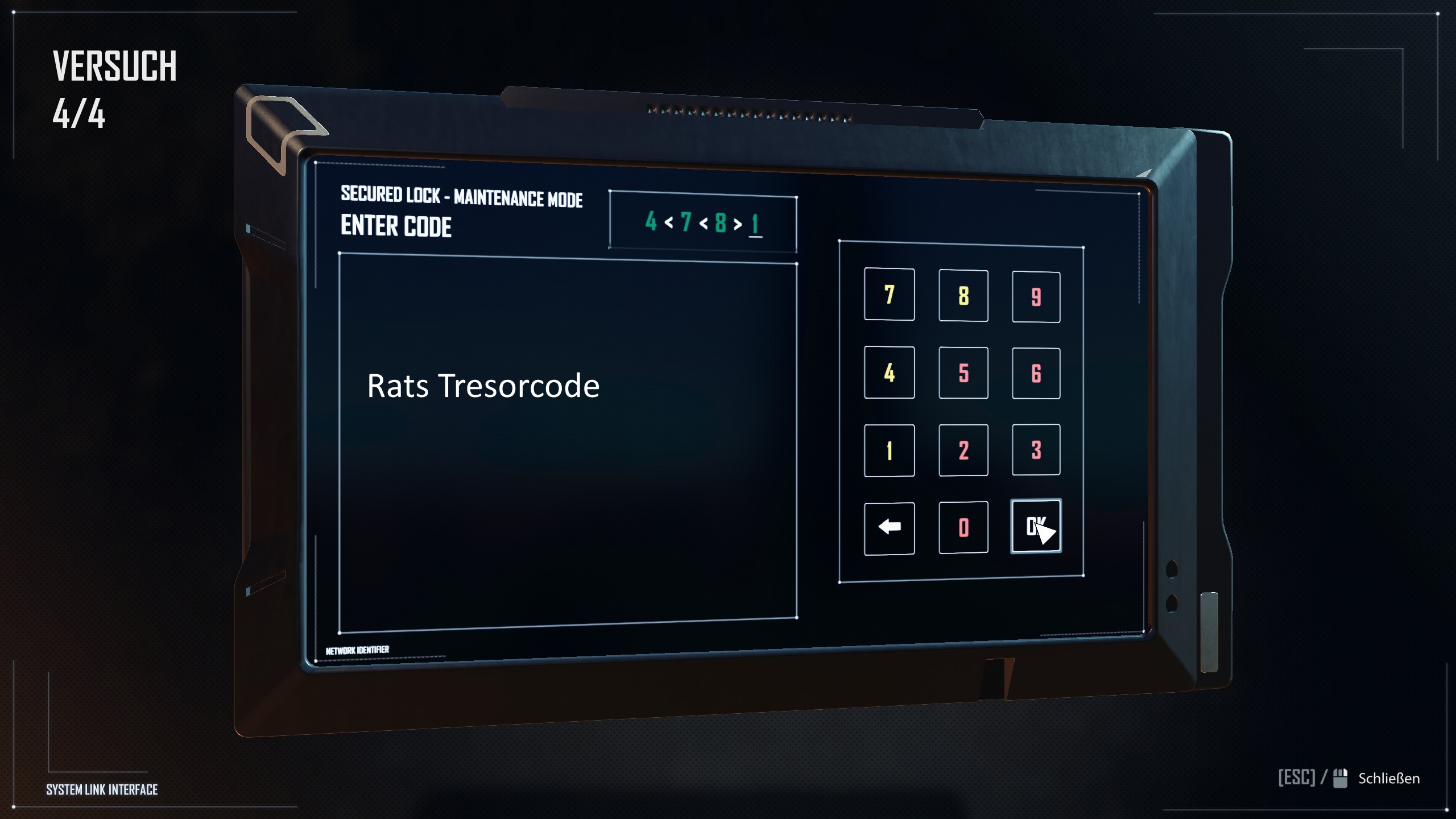Click the 0 key on the keypad
The image size is (1456, 819).
coord(963,527)
